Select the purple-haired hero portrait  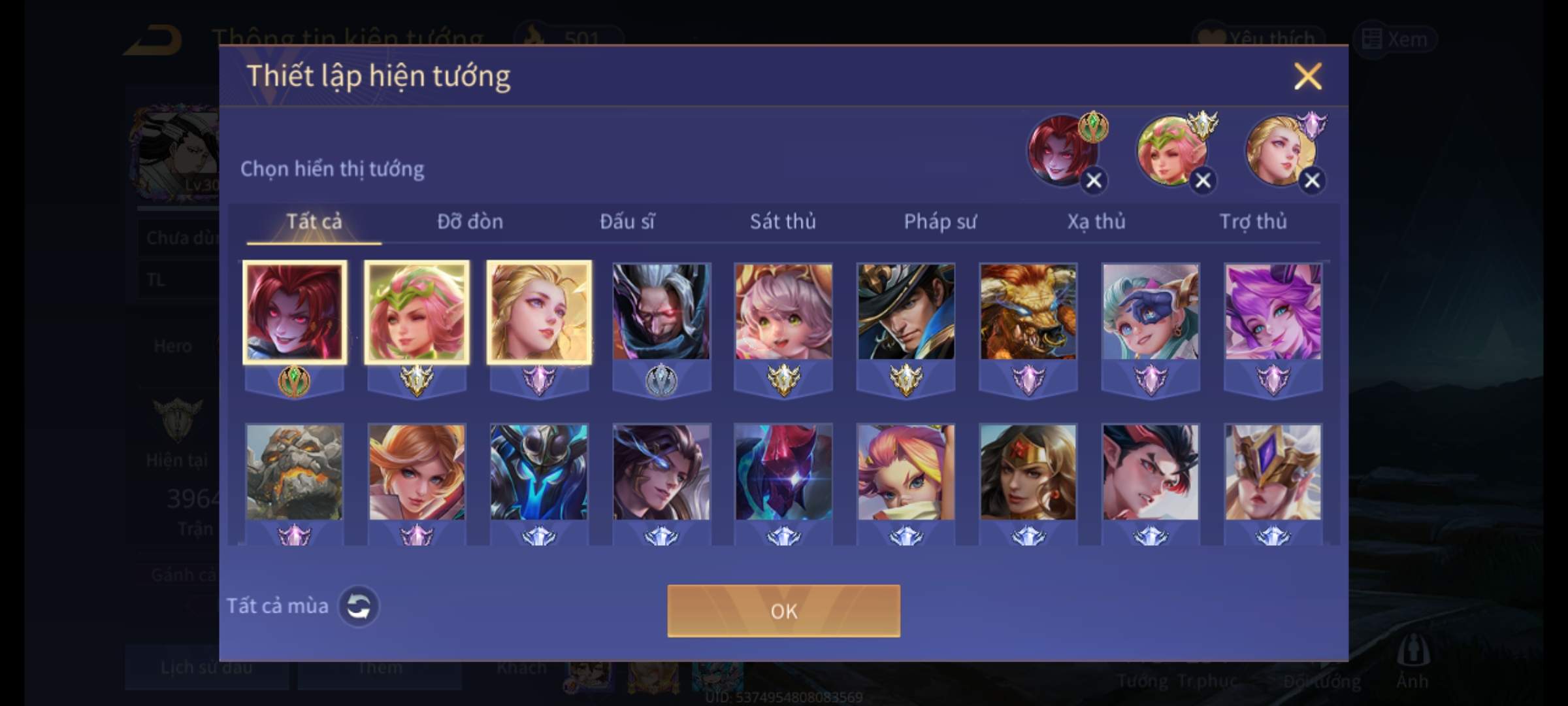(1273, 312)
